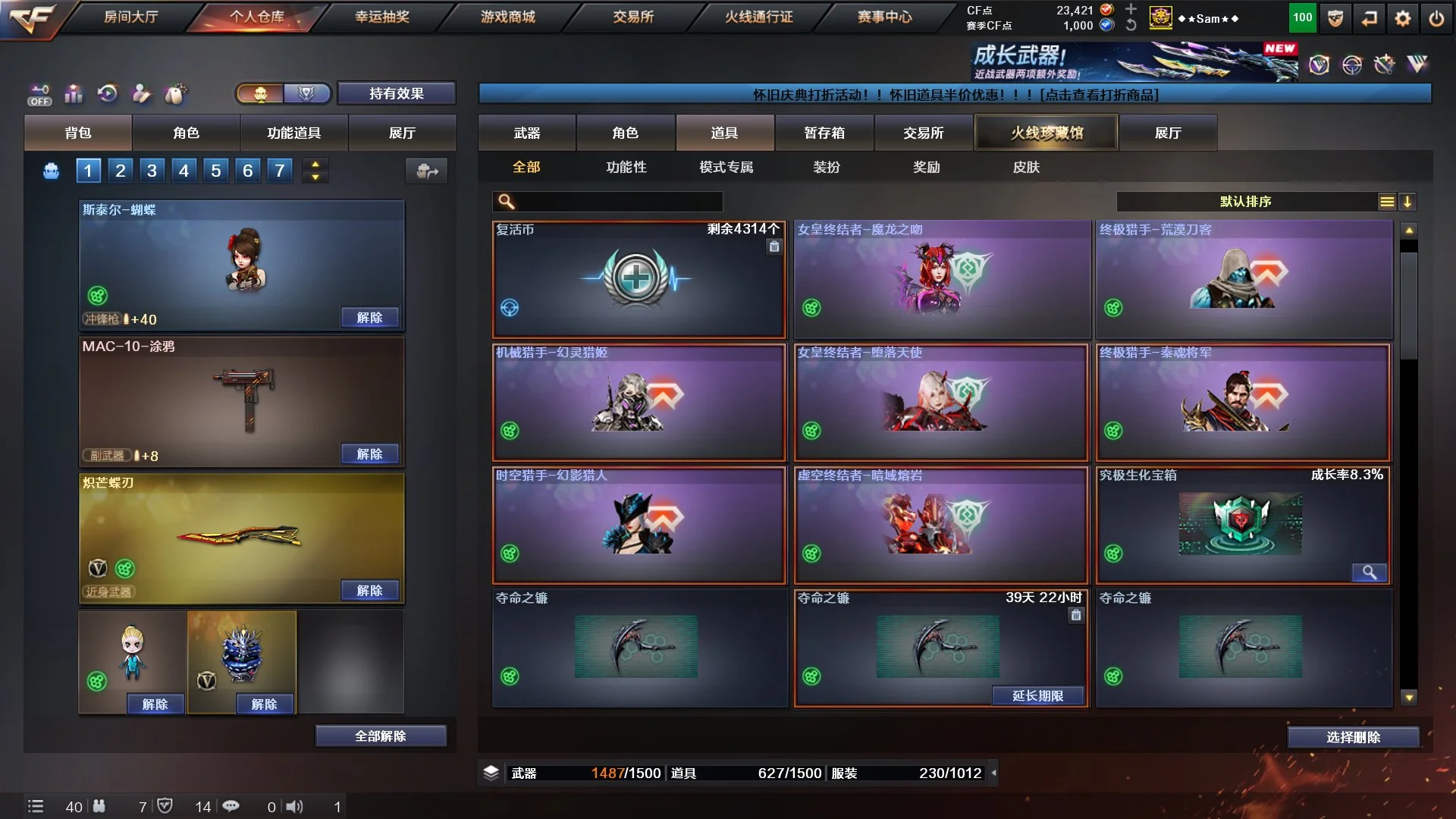Open the 持有效果 owned effects panel
The height and width of the screenshot is (819, 1456).
(x=396, y=93)
